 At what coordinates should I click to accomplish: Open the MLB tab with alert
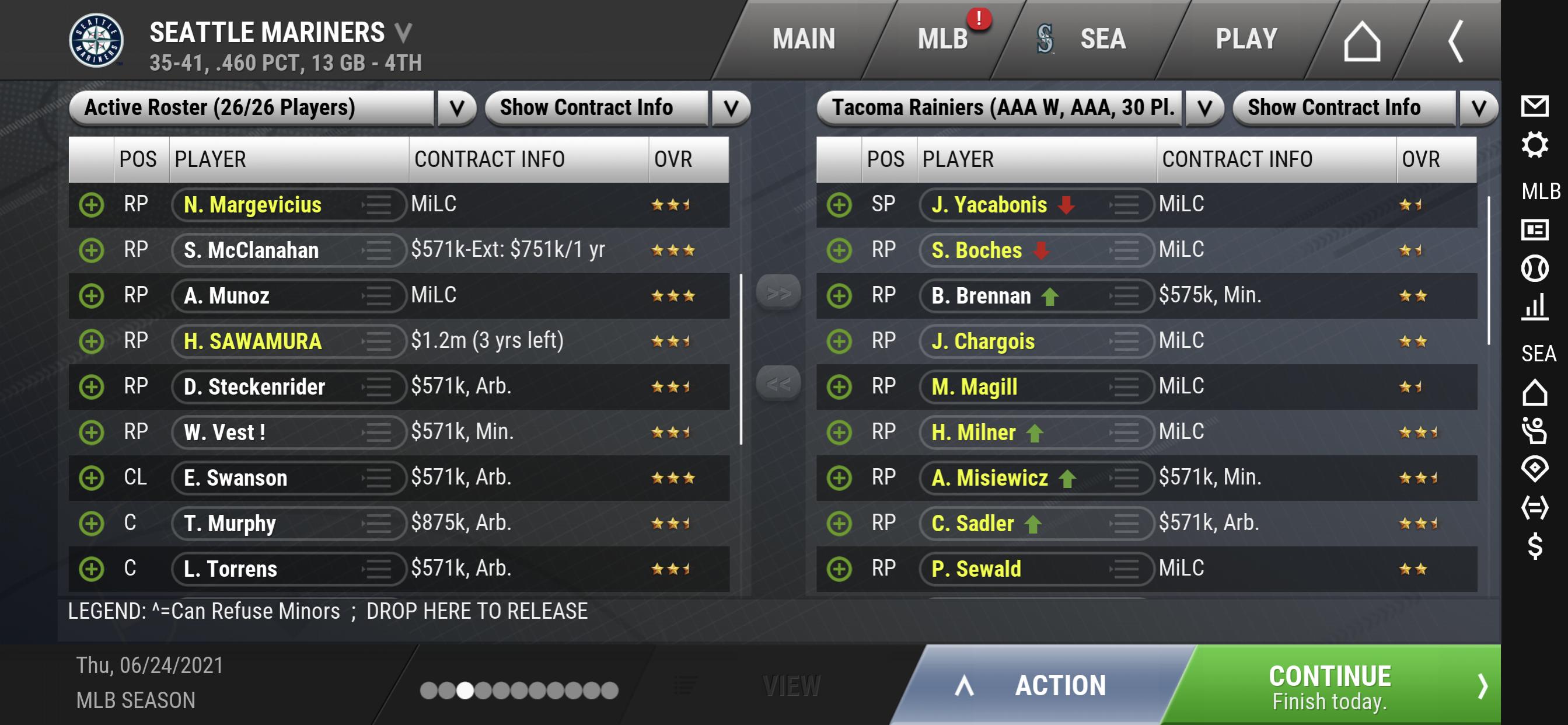coord(942,40)
